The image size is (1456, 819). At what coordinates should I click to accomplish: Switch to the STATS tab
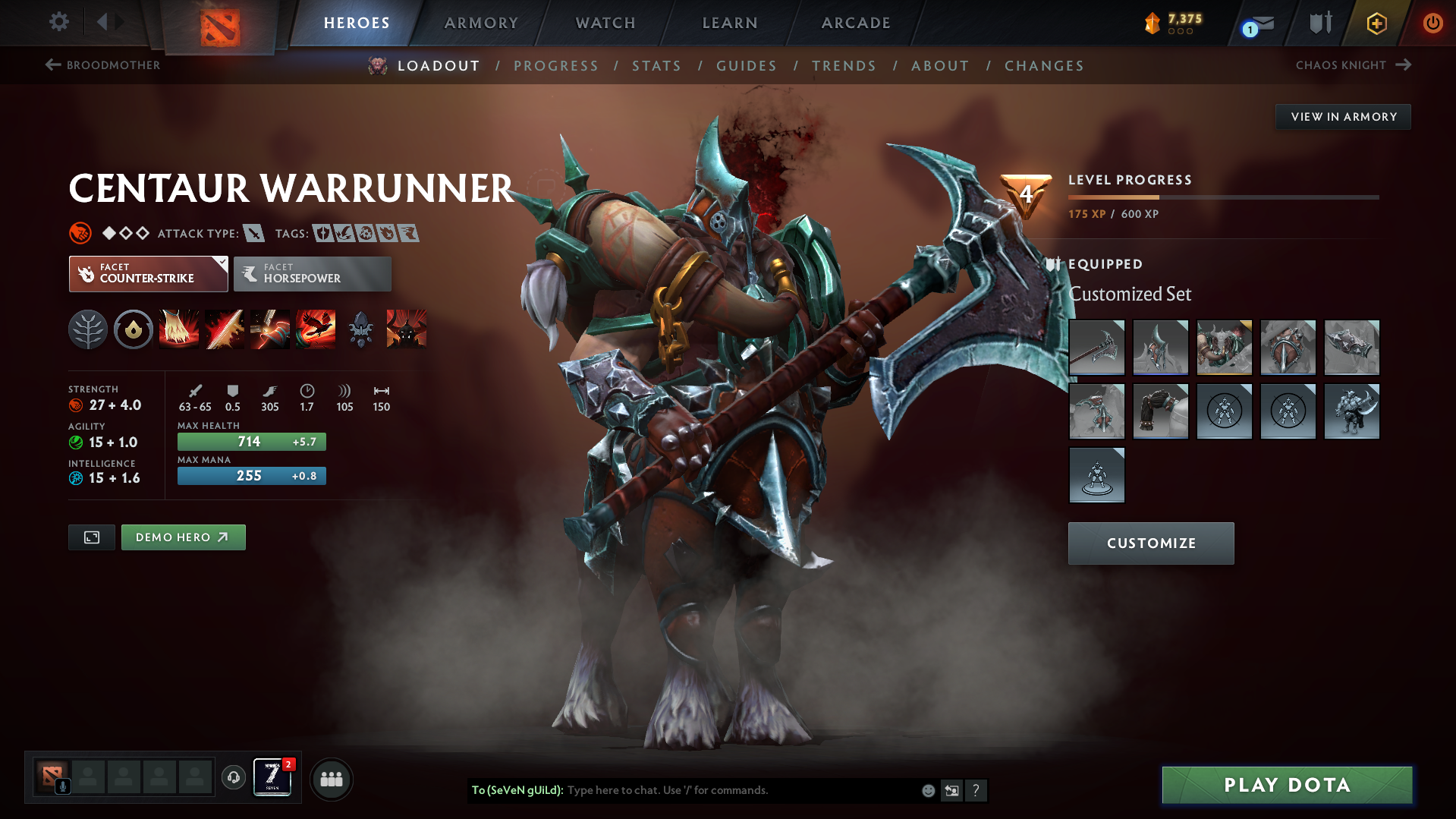click(x=656, y=66)
